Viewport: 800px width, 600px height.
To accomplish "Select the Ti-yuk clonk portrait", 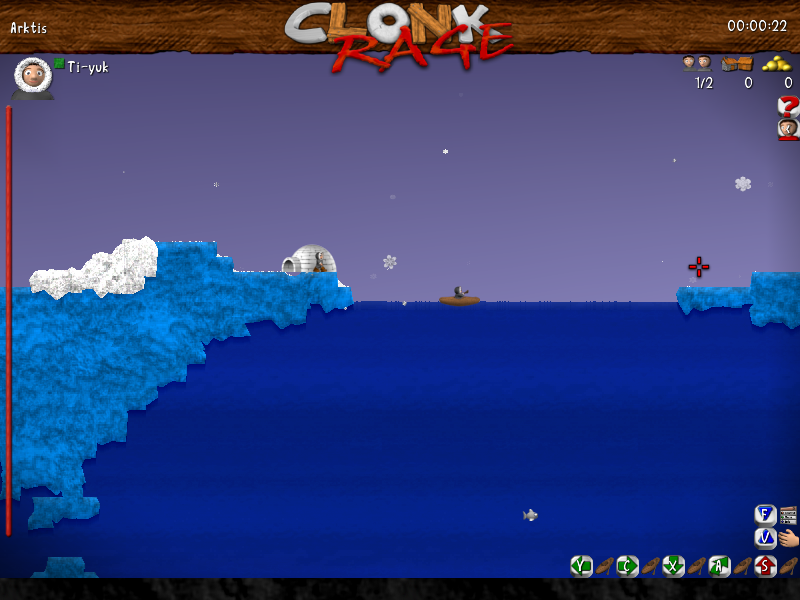I will (x=33, y=76).
